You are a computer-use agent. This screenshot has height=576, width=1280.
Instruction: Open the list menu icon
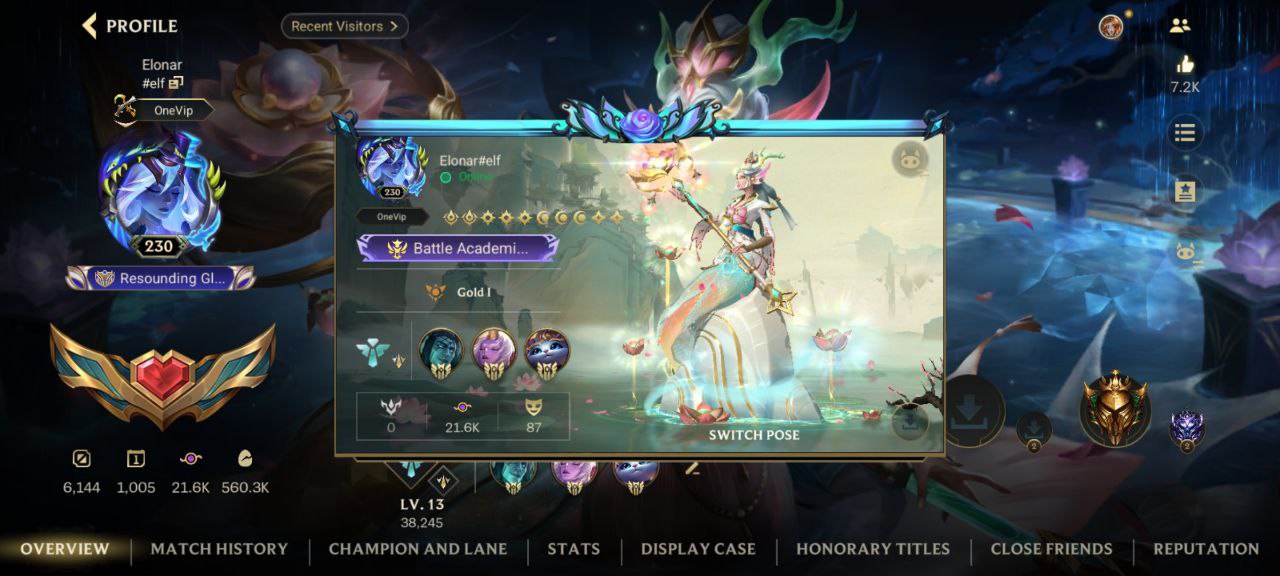coord(1185,133)
